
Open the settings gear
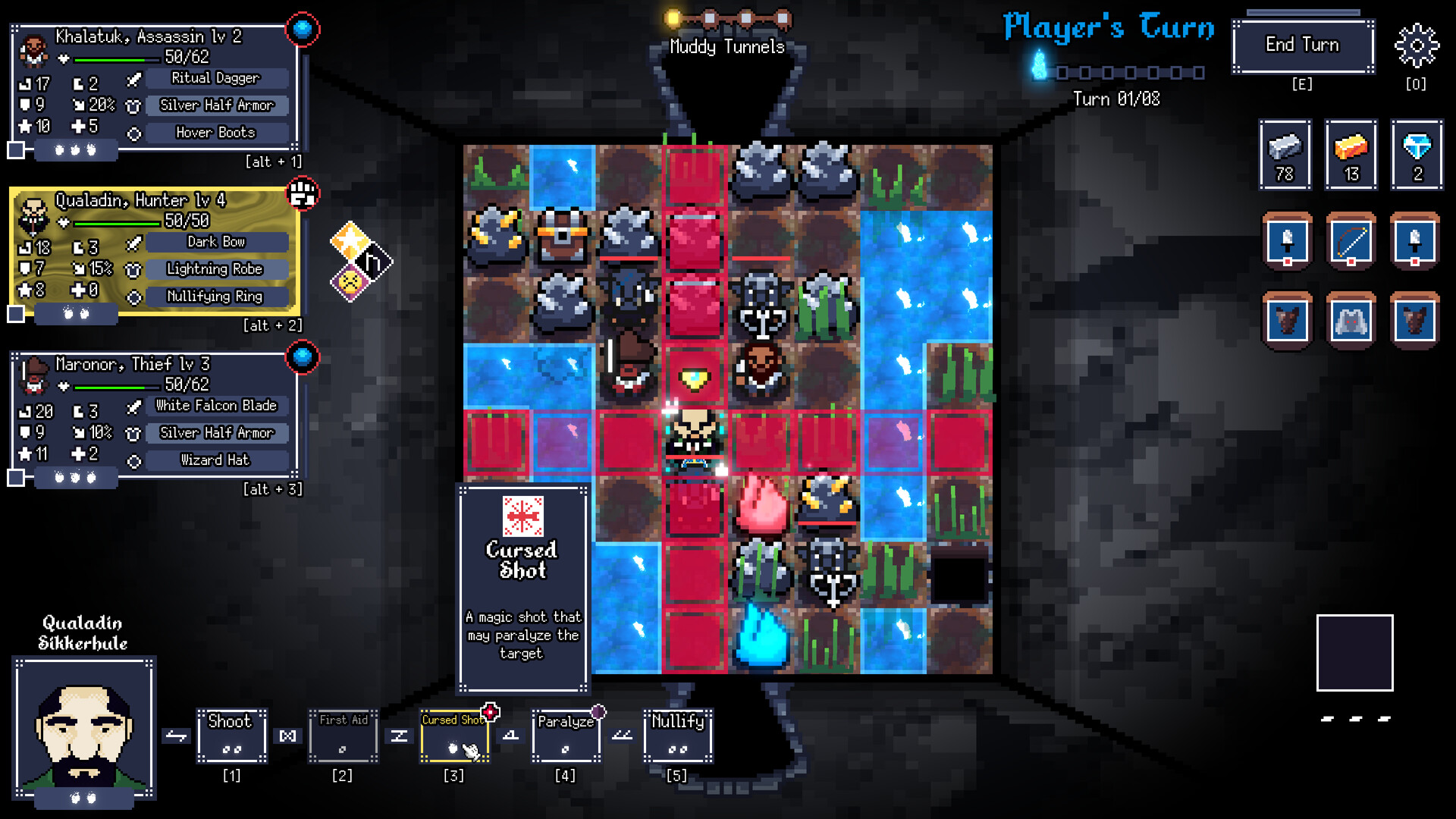(x=1417, y=45)
